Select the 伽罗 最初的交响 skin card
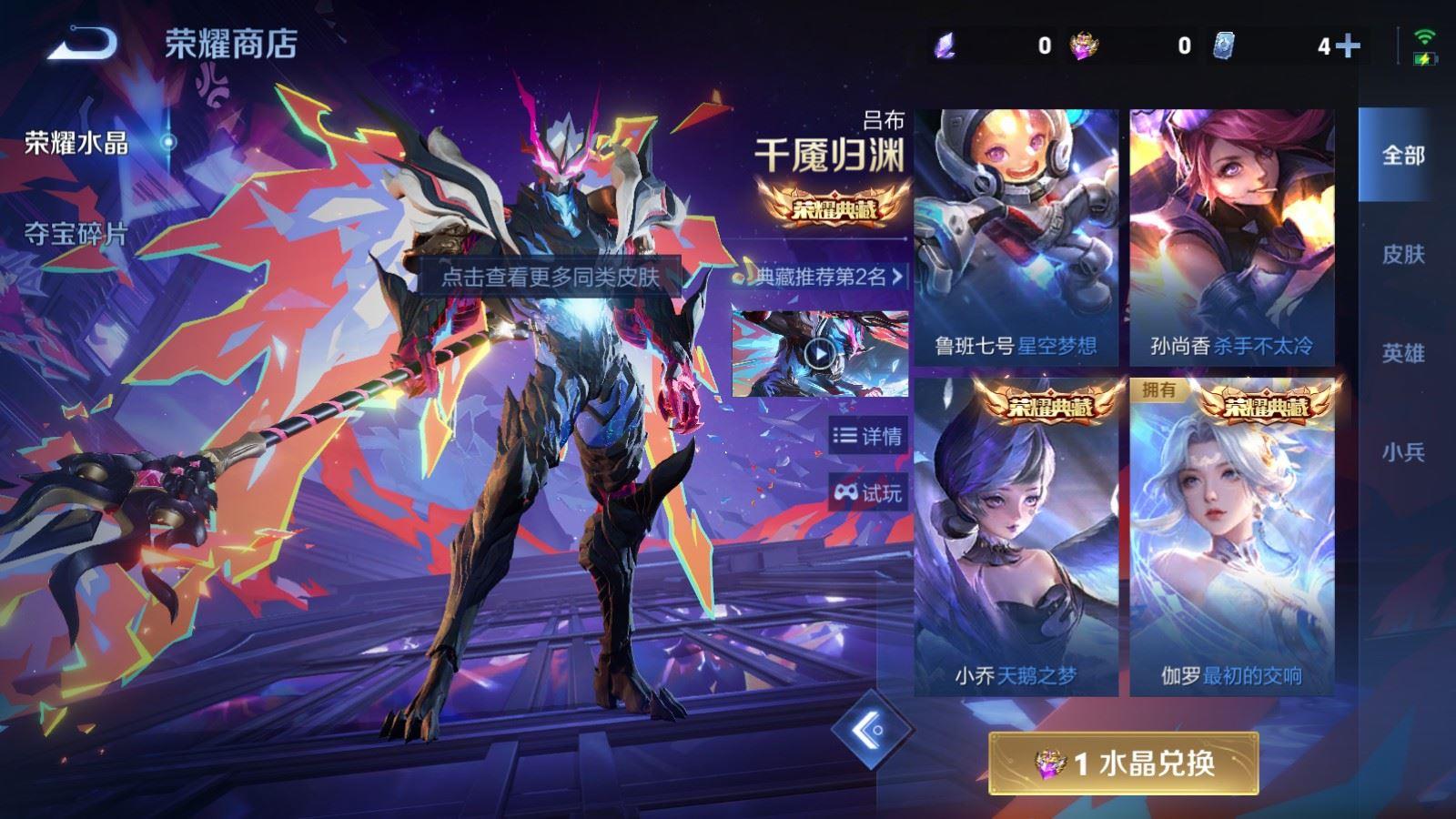Viewport: 1456px width, 819px height. click(1232, 537)
